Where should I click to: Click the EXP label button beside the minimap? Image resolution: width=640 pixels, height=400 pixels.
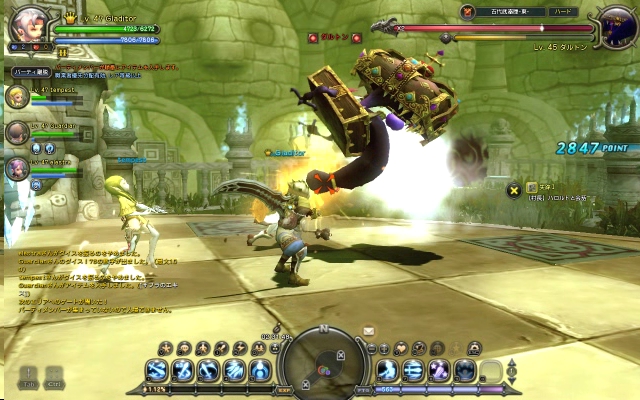284,389
